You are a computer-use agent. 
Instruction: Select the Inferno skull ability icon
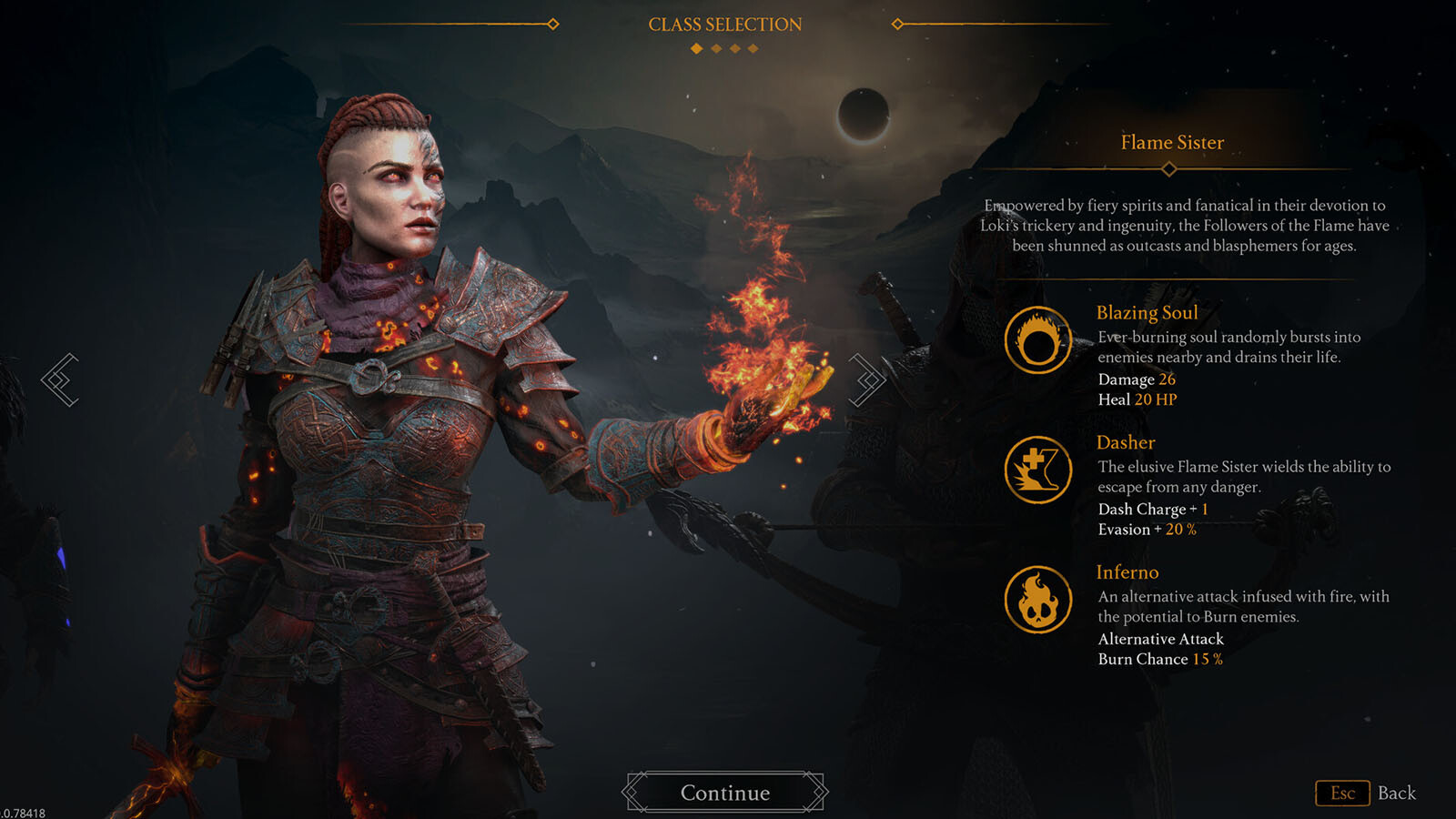[1037, 600]
